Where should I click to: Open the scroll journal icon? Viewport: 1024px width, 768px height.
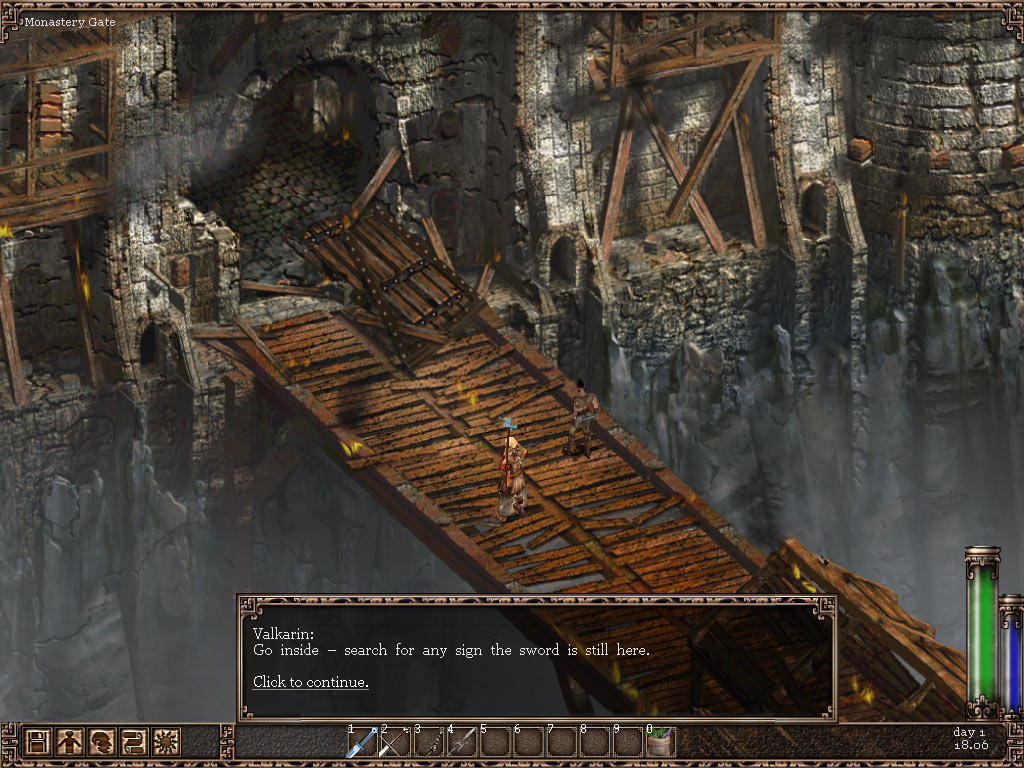pyautogui.click(x=133, y=742)
